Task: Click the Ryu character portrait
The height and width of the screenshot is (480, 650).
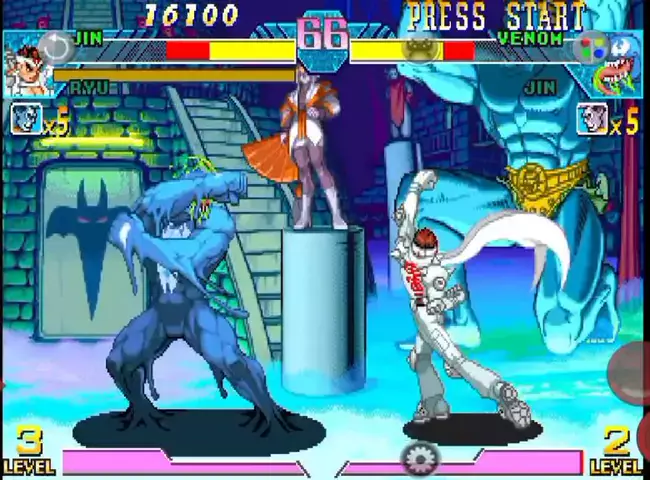Action: [27, 68]
